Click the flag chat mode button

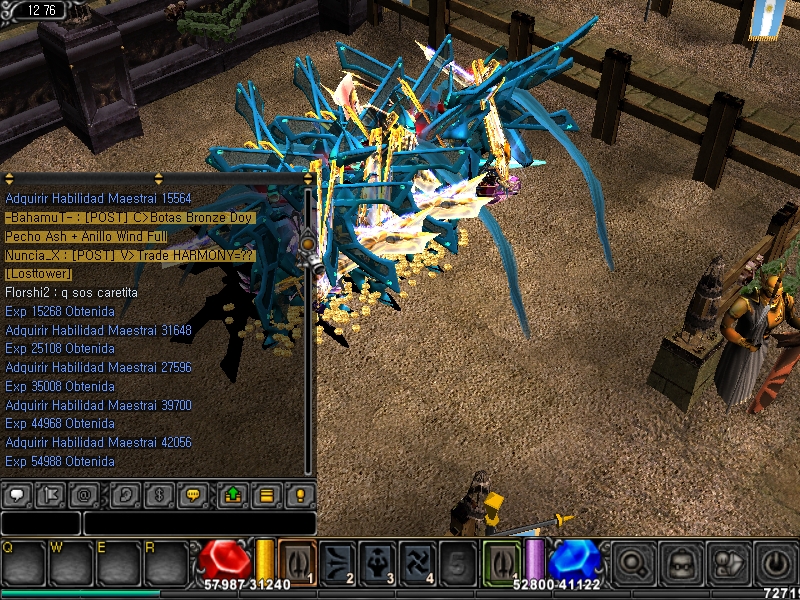pyautogui.click(x=53, y=495)
